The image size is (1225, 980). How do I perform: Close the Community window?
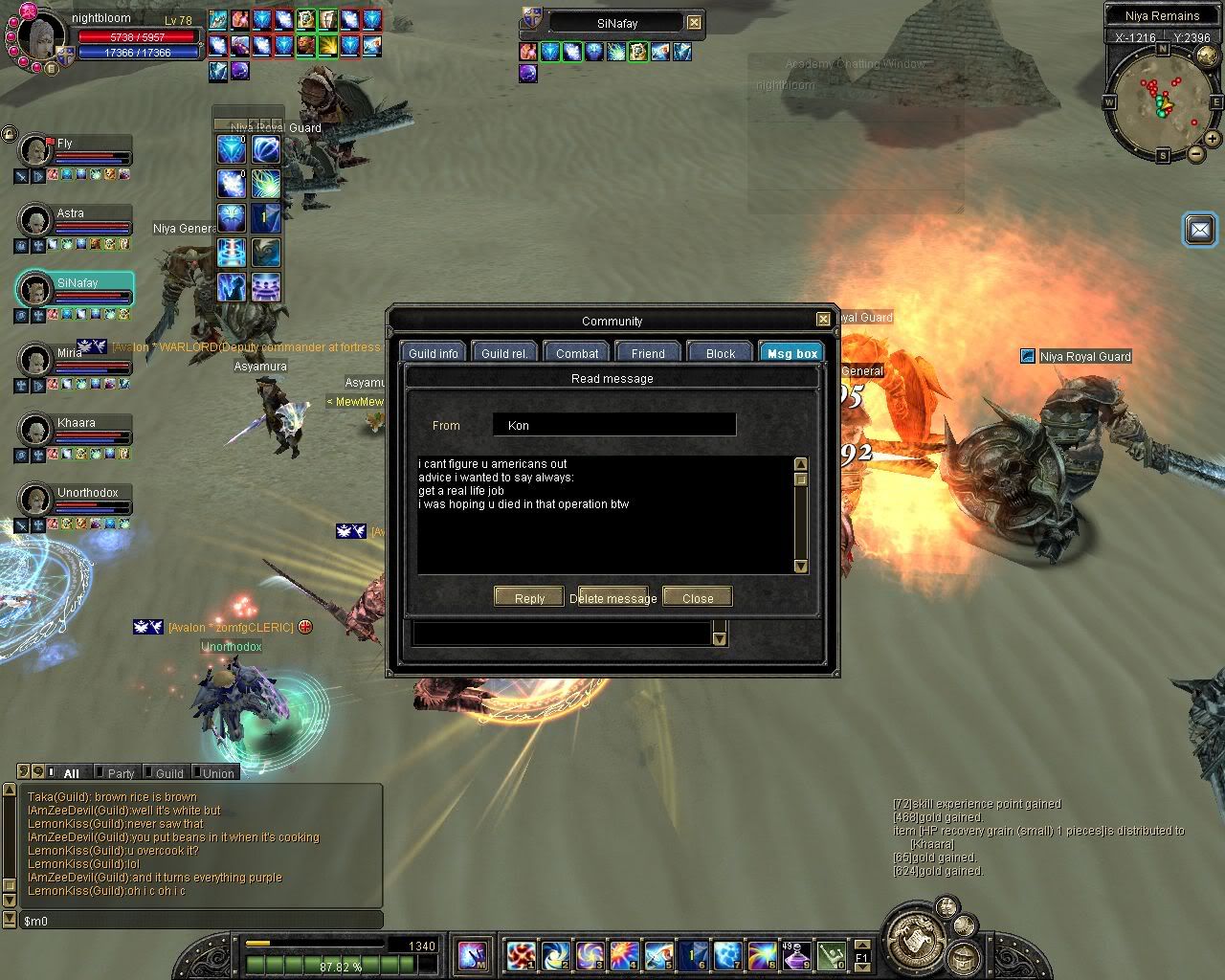823,320
